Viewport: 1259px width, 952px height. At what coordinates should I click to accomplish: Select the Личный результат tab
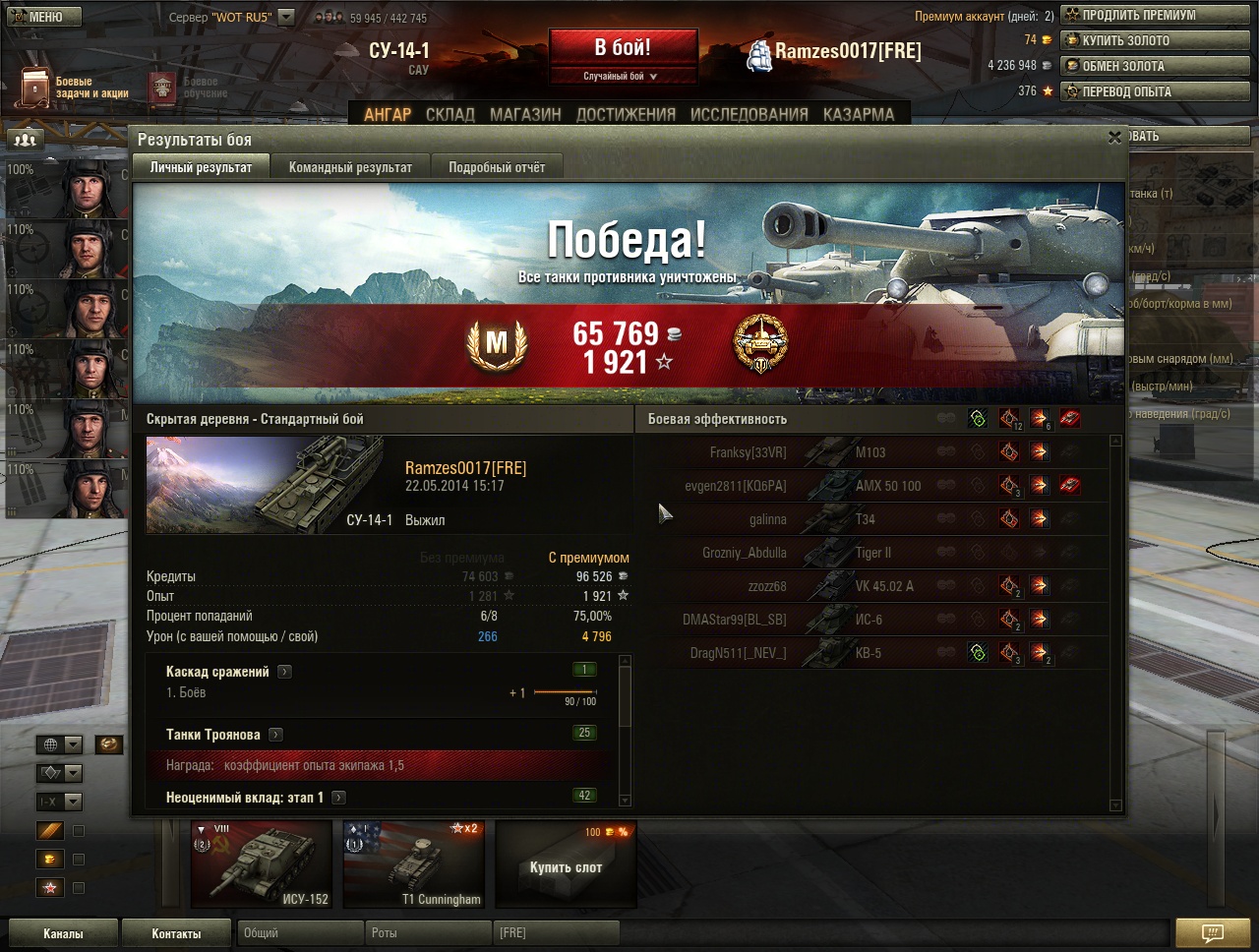pos(201,167)
